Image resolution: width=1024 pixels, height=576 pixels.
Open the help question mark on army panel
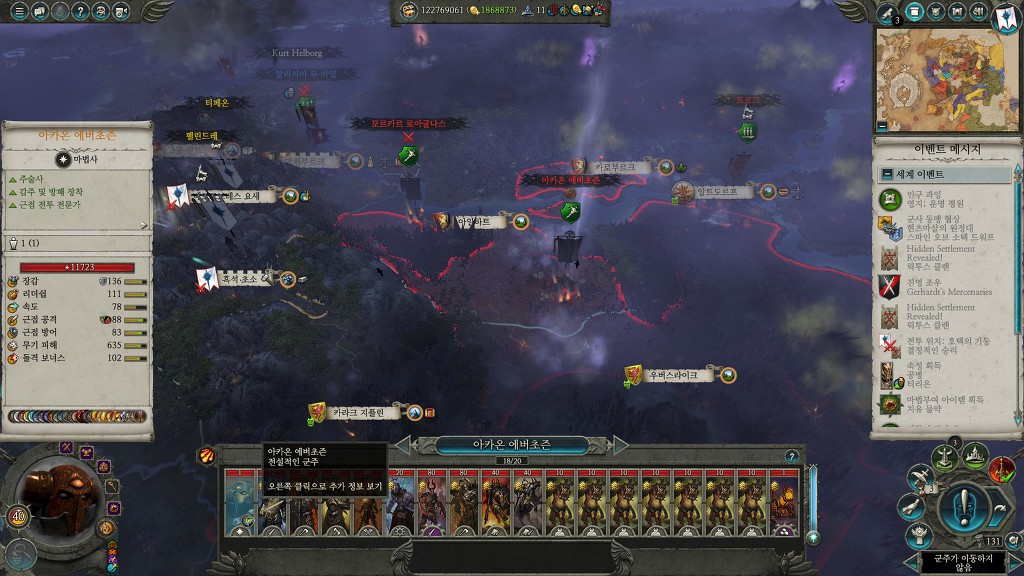coord(792,457)
